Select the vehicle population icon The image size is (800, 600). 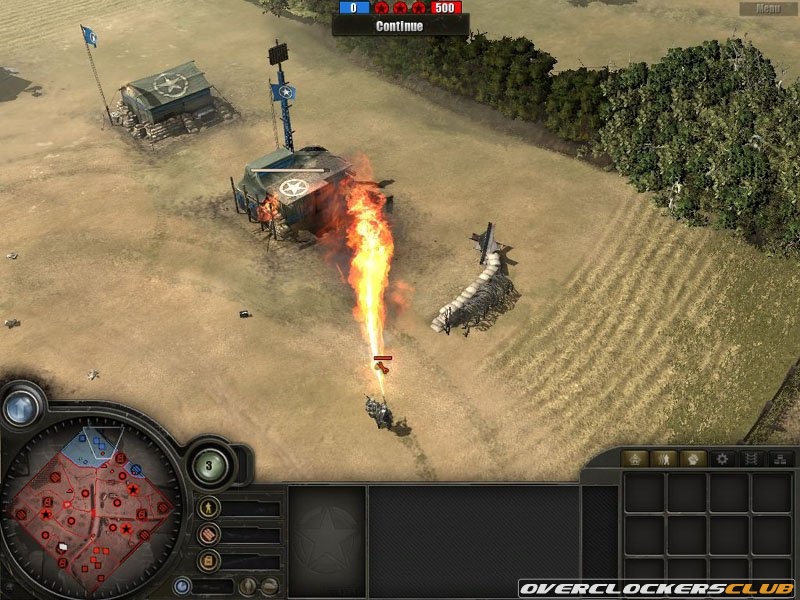tap(268, 586)
